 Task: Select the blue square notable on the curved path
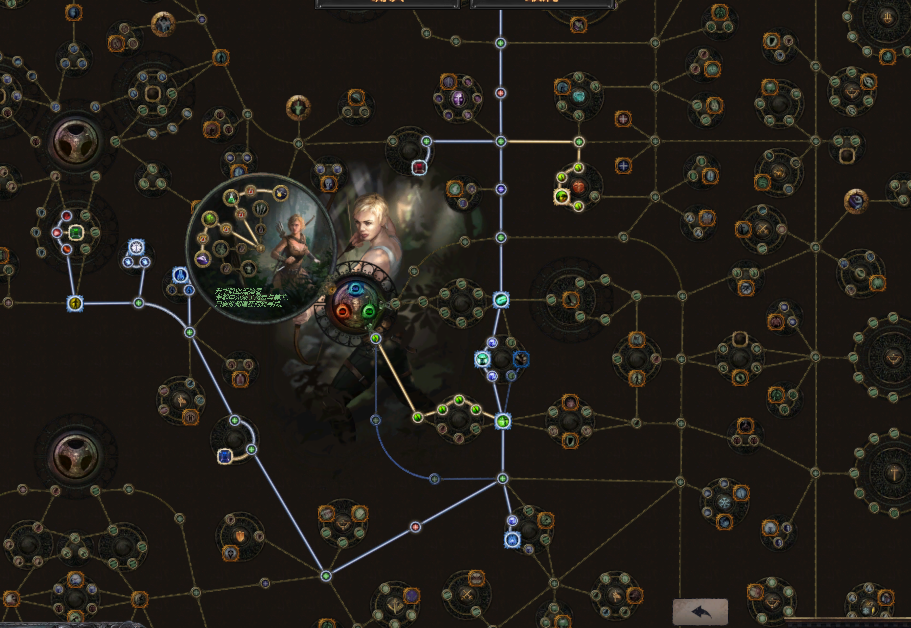click(x=225, y=456)
